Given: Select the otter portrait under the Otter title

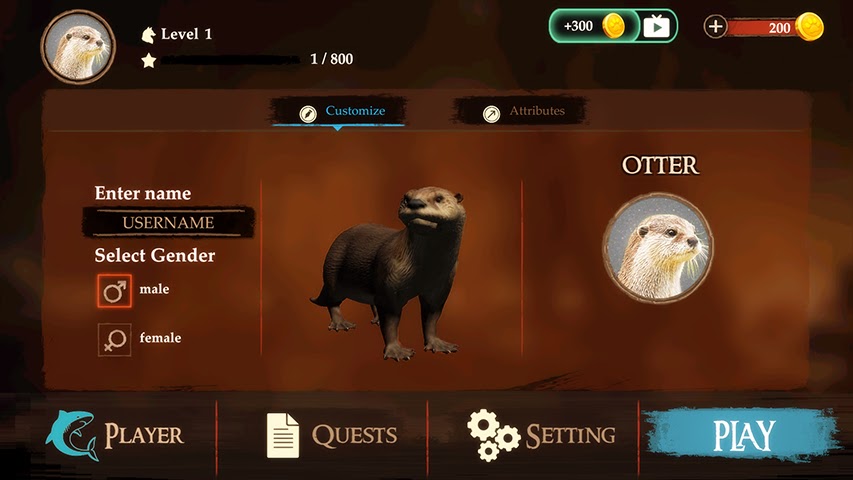Looking at the screenshot, I should point(657,247).
